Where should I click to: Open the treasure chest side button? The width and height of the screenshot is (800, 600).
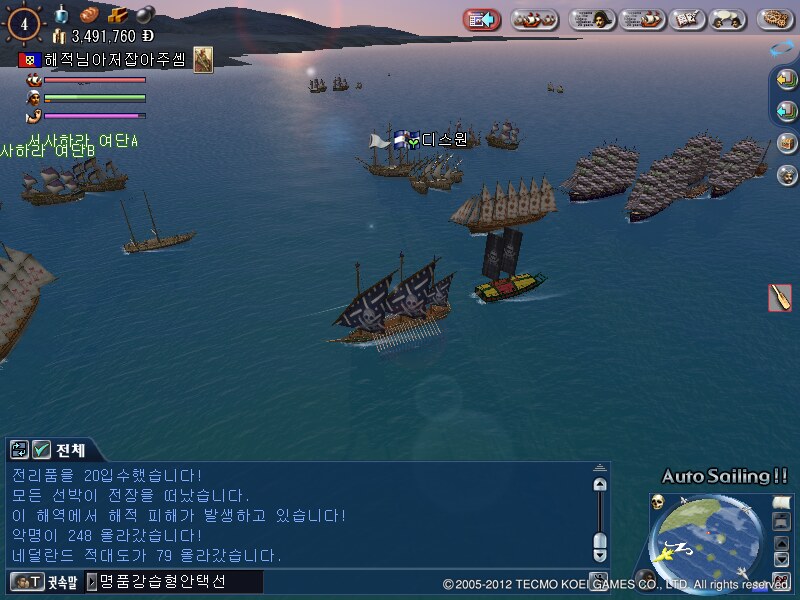pos(786,143)
